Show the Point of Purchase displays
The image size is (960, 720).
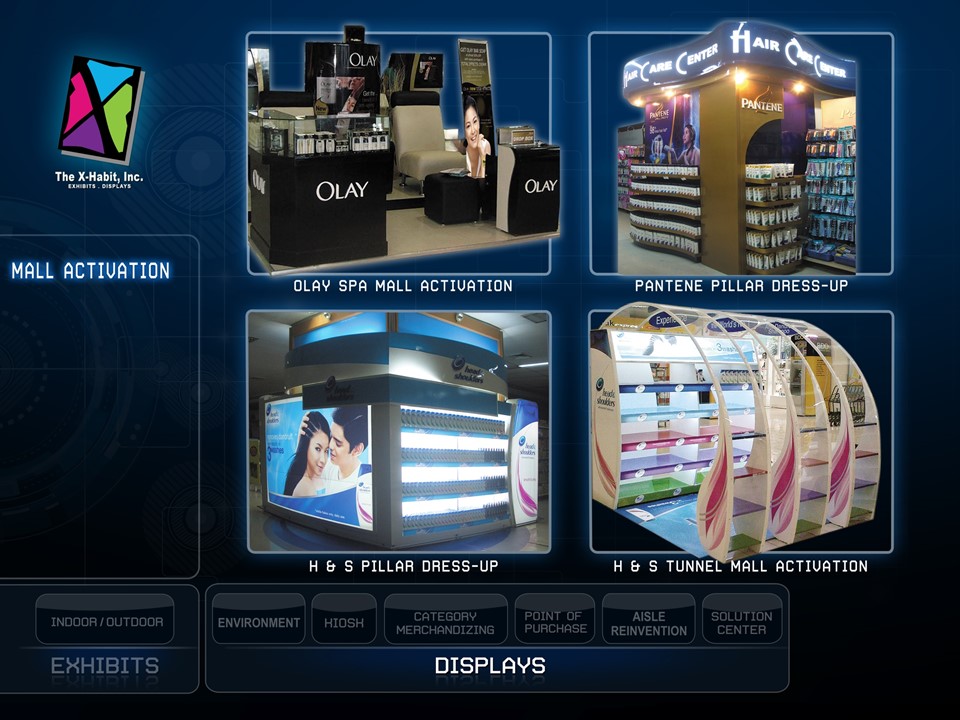click(554, 622)
